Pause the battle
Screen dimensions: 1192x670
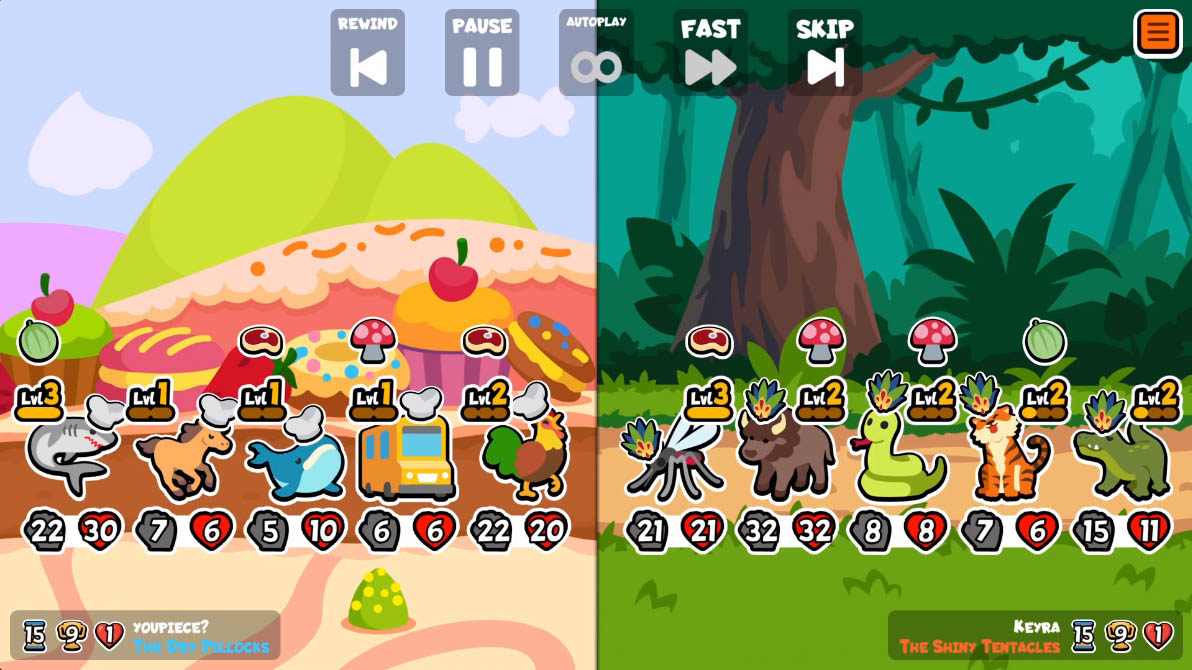[482, 54]
